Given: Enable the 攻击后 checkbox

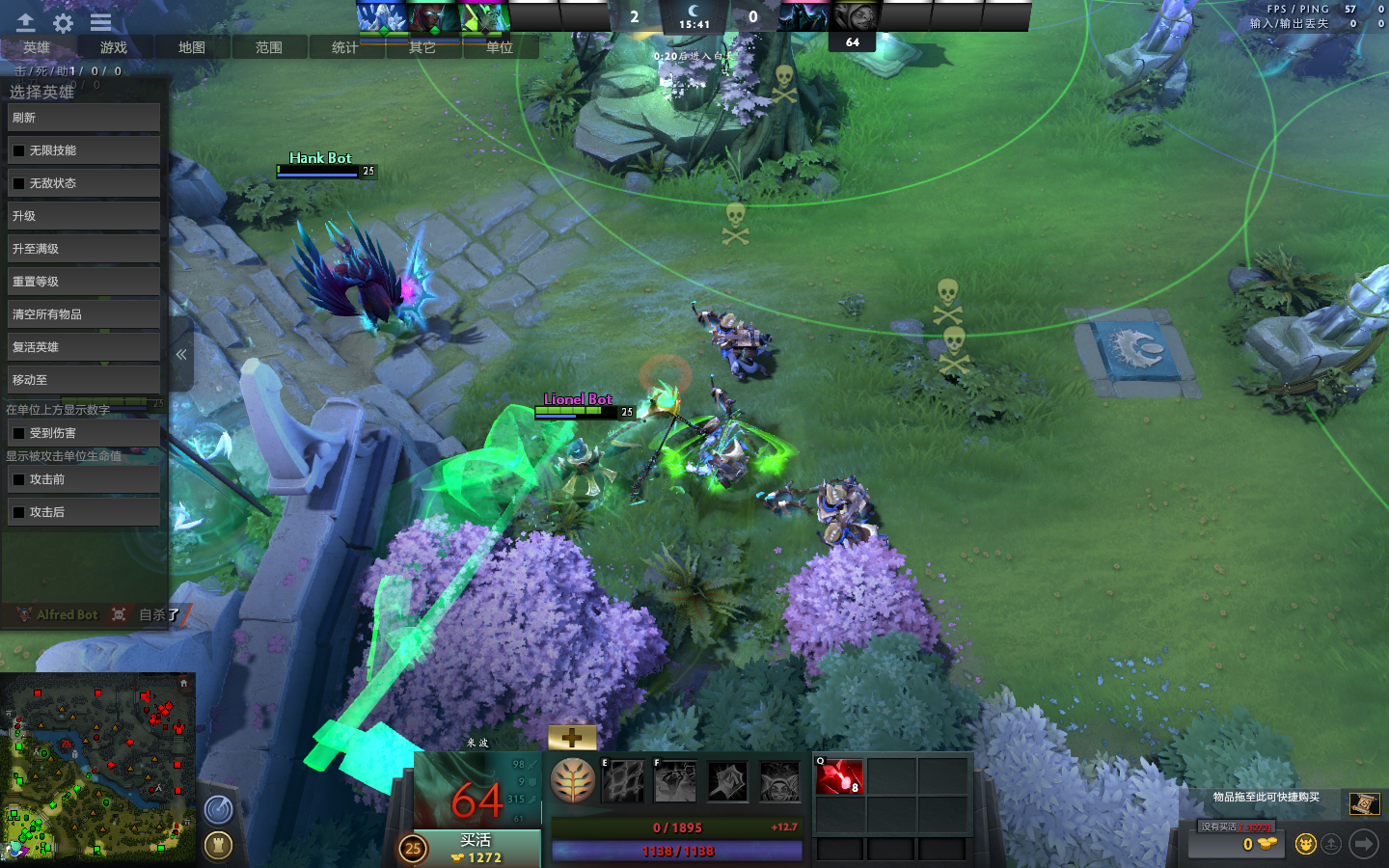Looking at the screenshot, I should click(18, 512).
